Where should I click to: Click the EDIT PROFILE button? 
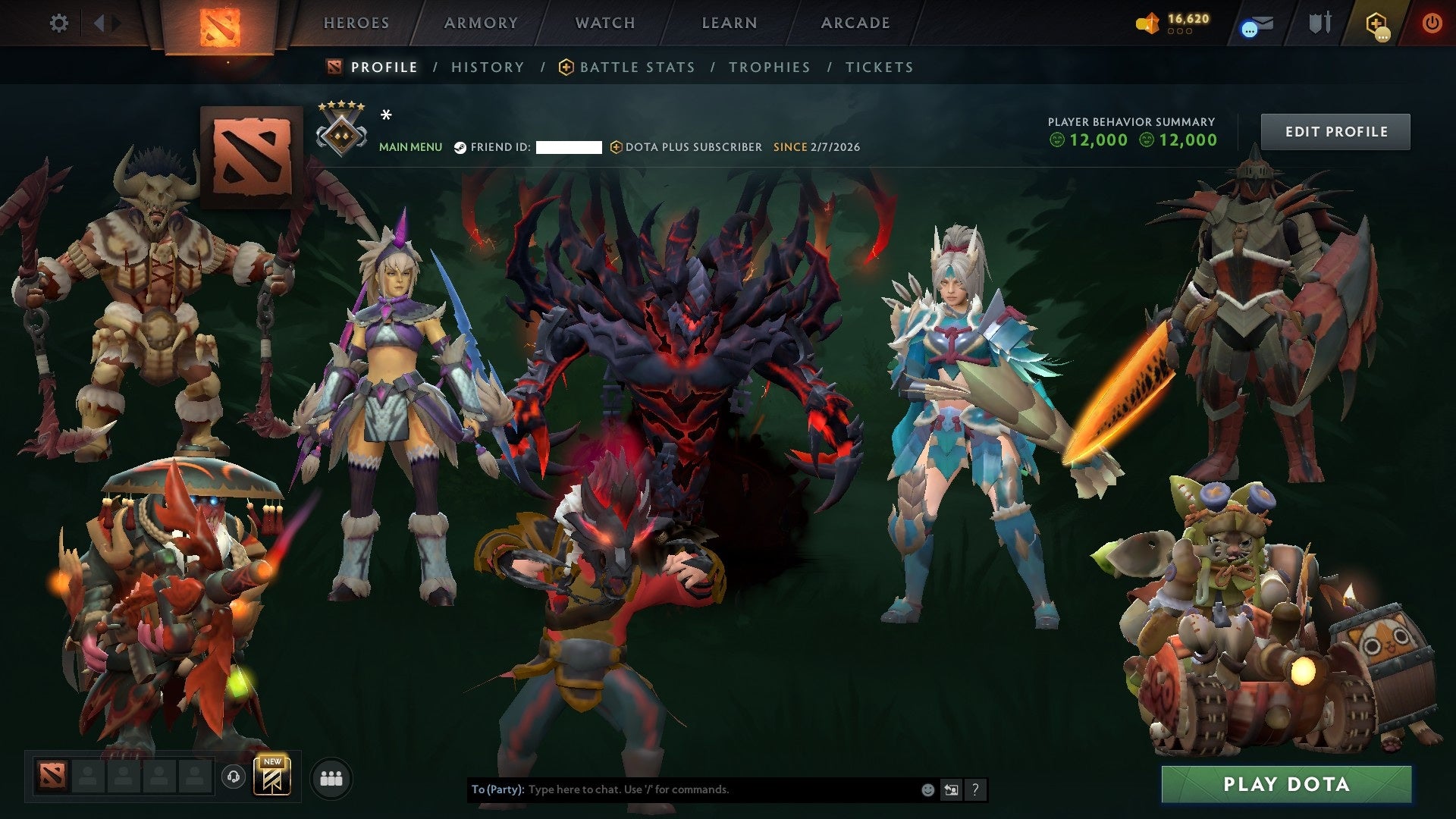coord(1335,130)
